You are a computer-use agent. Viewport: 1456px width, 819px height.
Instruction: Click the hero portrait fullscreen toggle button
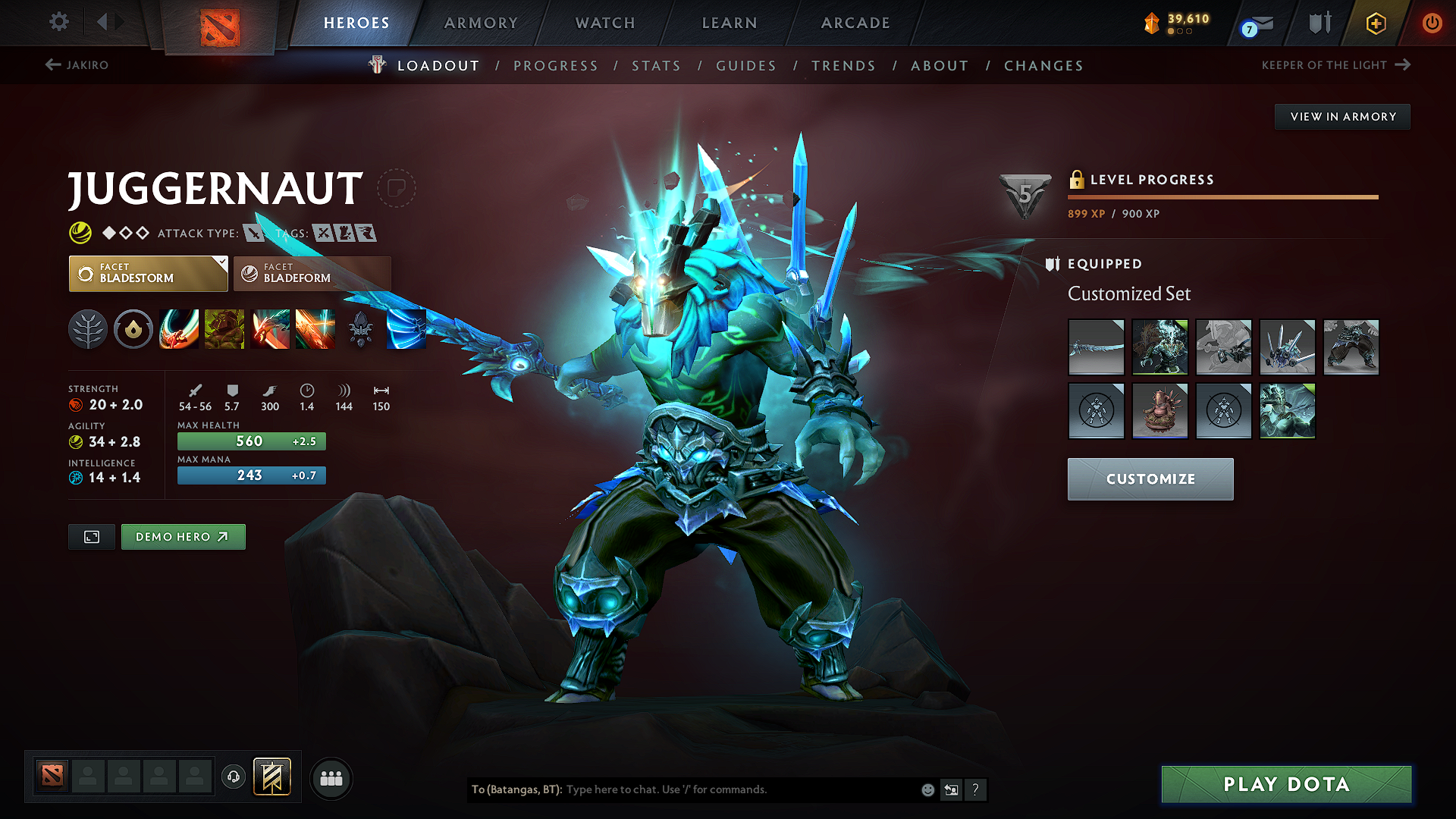(91, 536)
